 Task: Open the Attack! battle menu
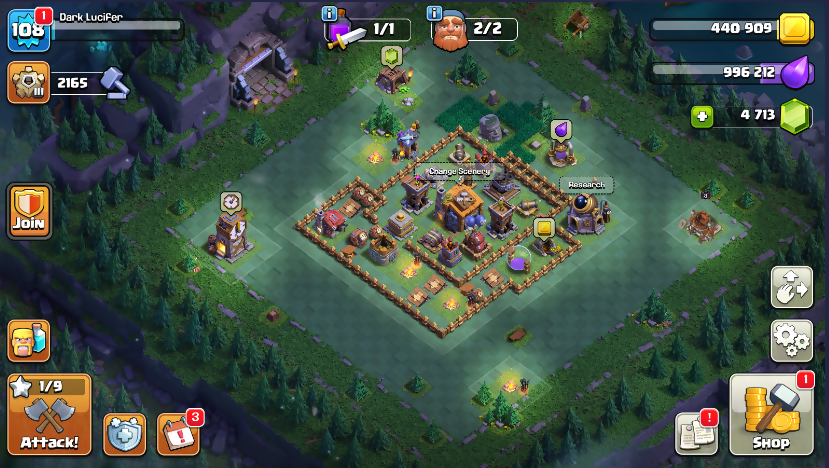coord(49,414)
